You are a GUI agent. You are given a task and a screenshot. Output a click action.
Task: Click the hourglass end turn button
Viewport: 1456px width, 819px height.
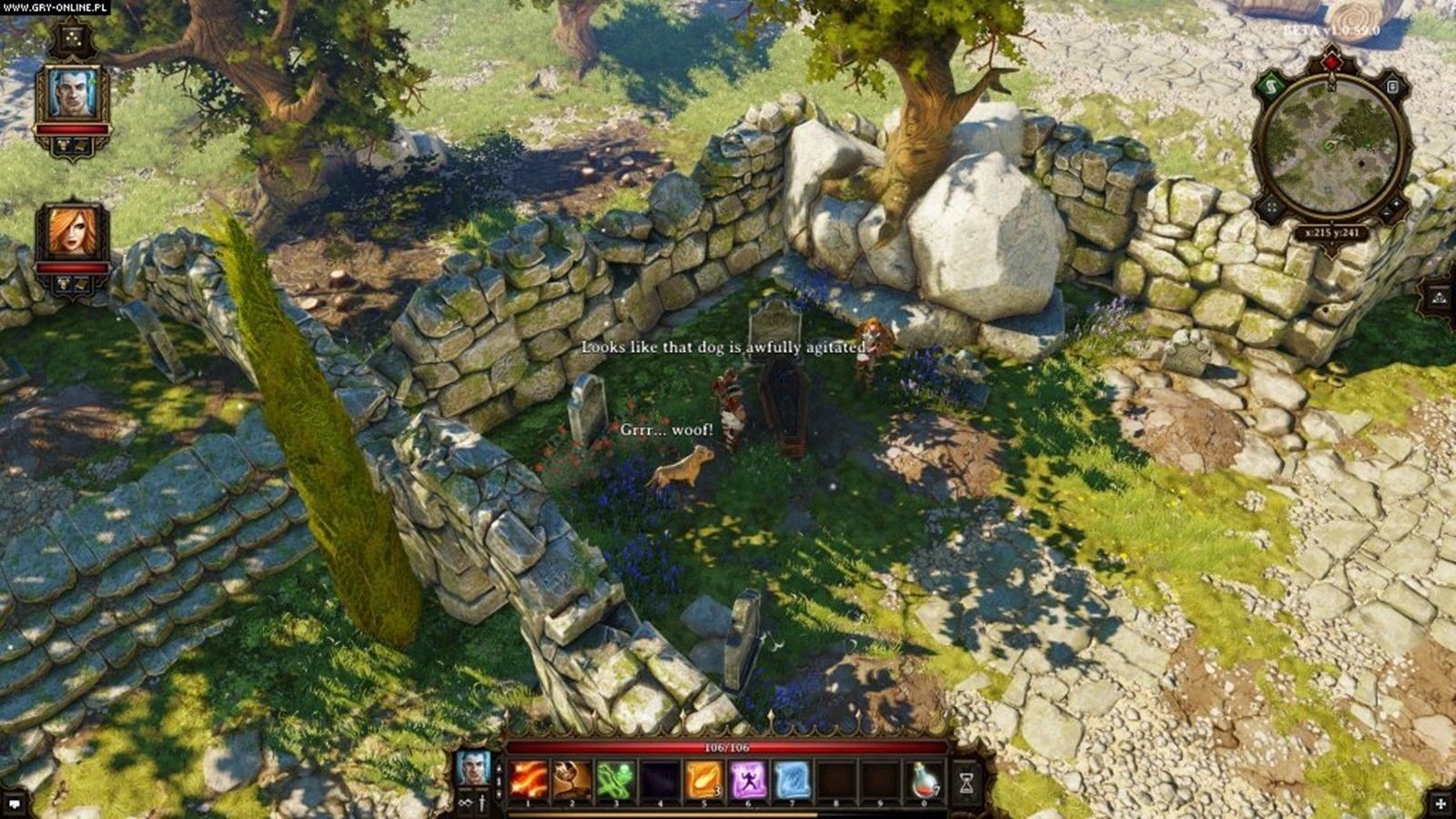pos(966,782)
